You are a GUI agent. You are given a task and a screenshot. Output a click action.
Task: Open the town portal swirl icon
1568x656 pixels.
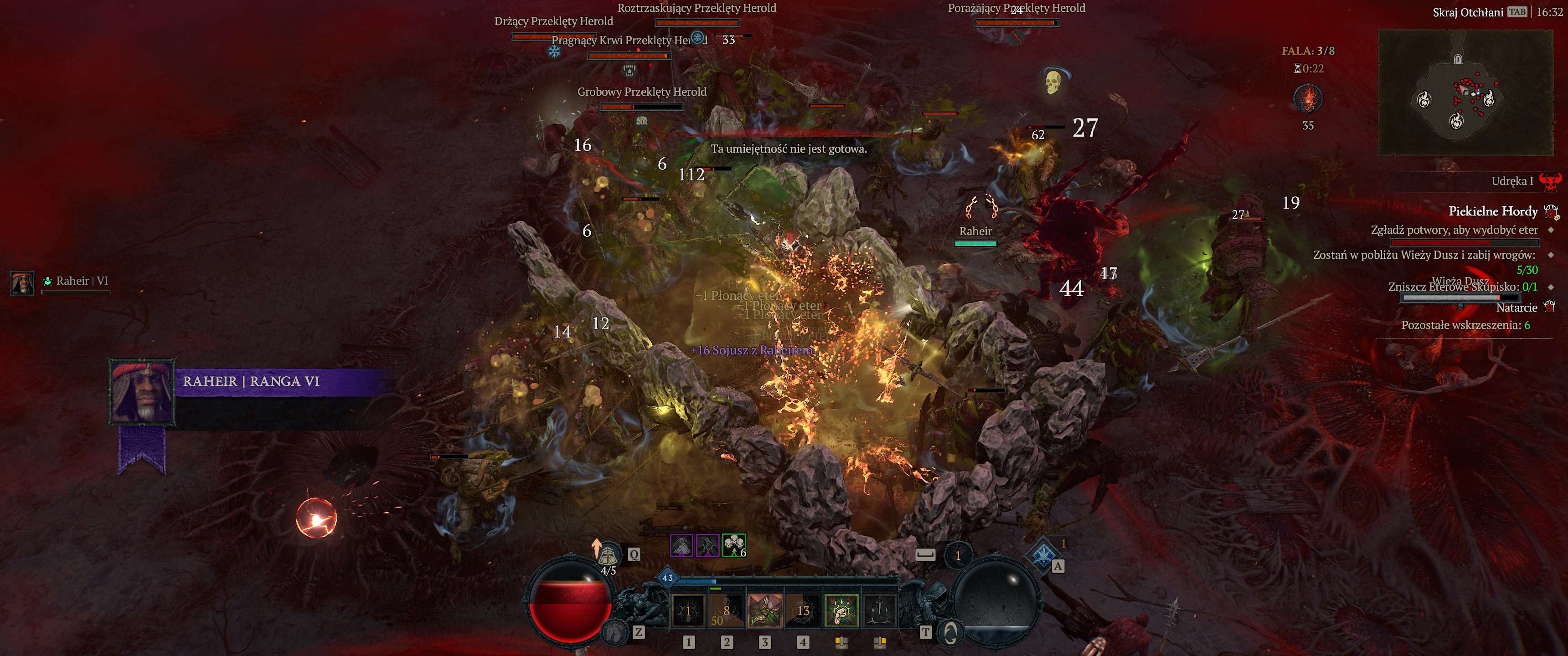(949, 633)
